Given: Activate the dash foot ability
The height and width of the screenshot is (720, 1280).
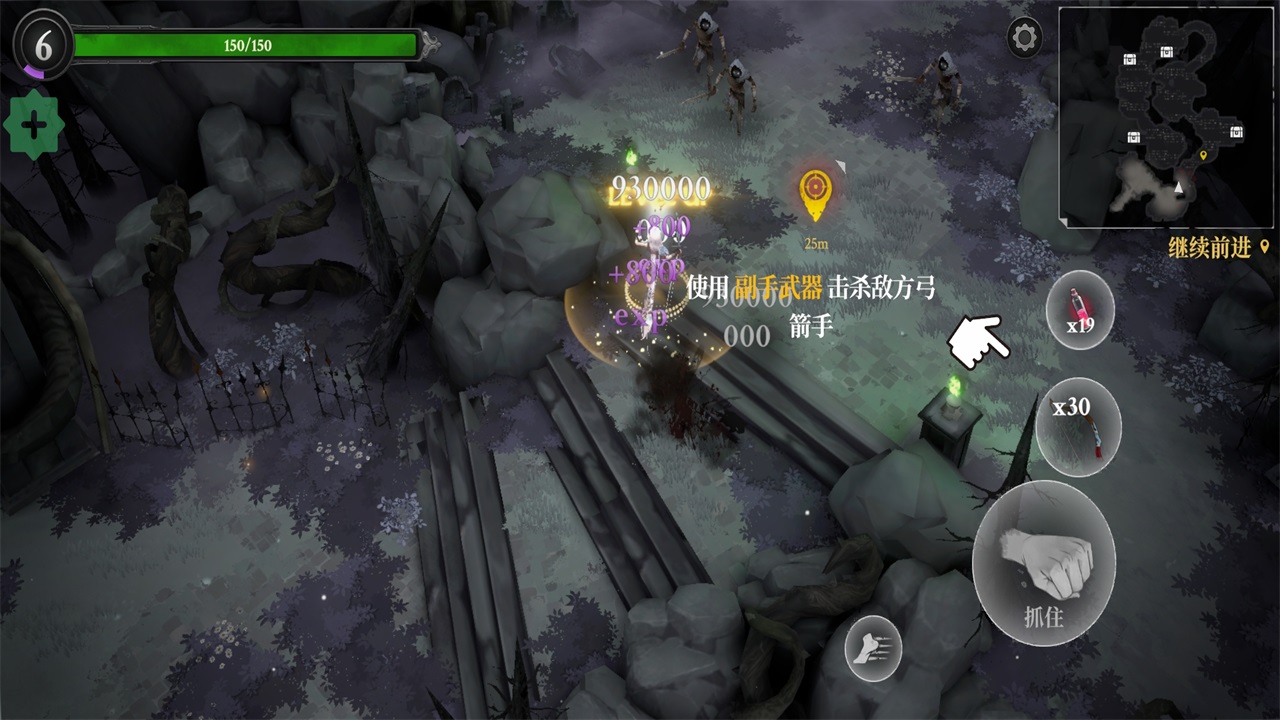Looking at the screenshot, I should [x=873, y=649].
